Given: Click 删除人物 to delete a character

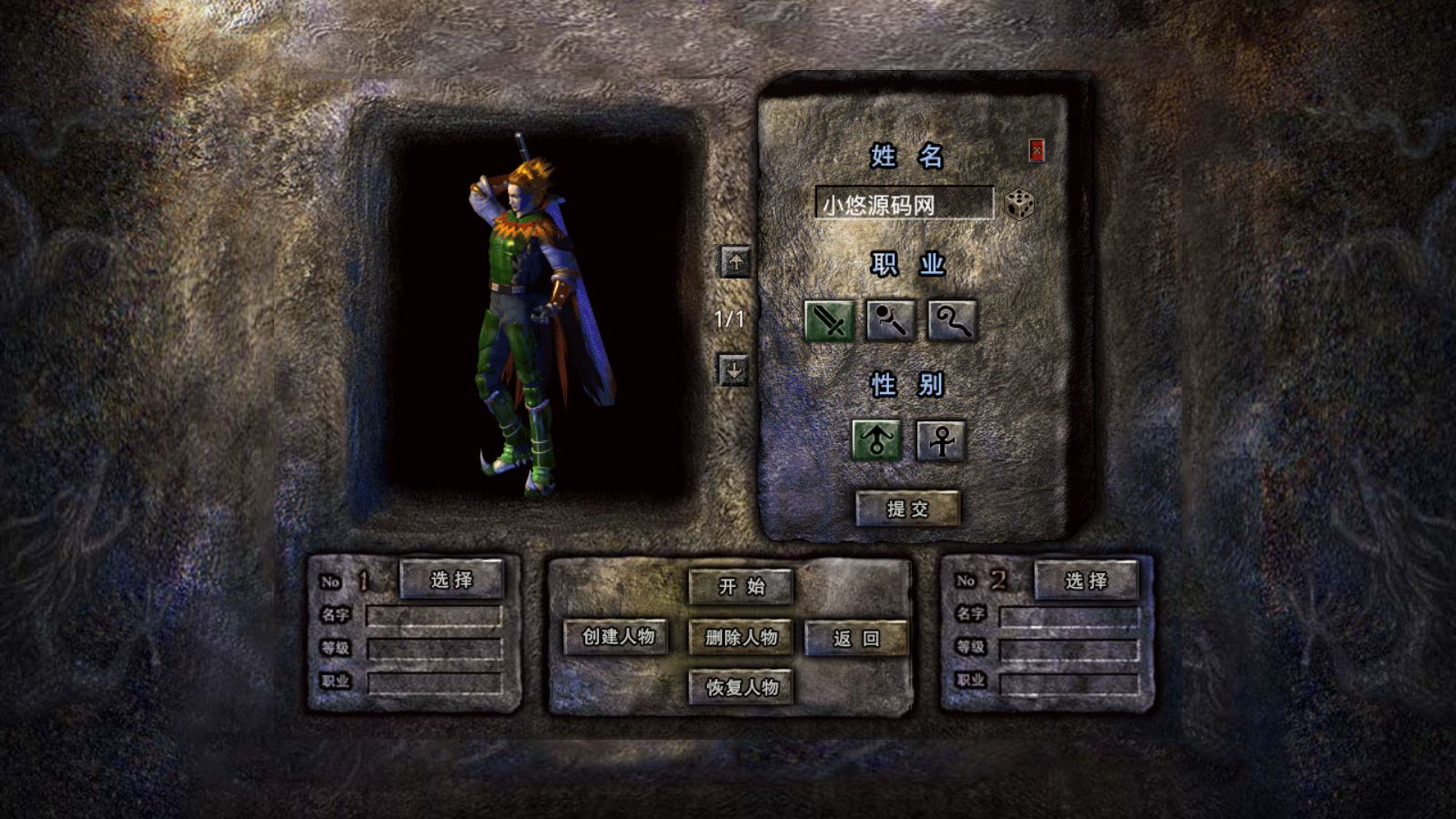Looking at the screenshot, I should 743,639.
